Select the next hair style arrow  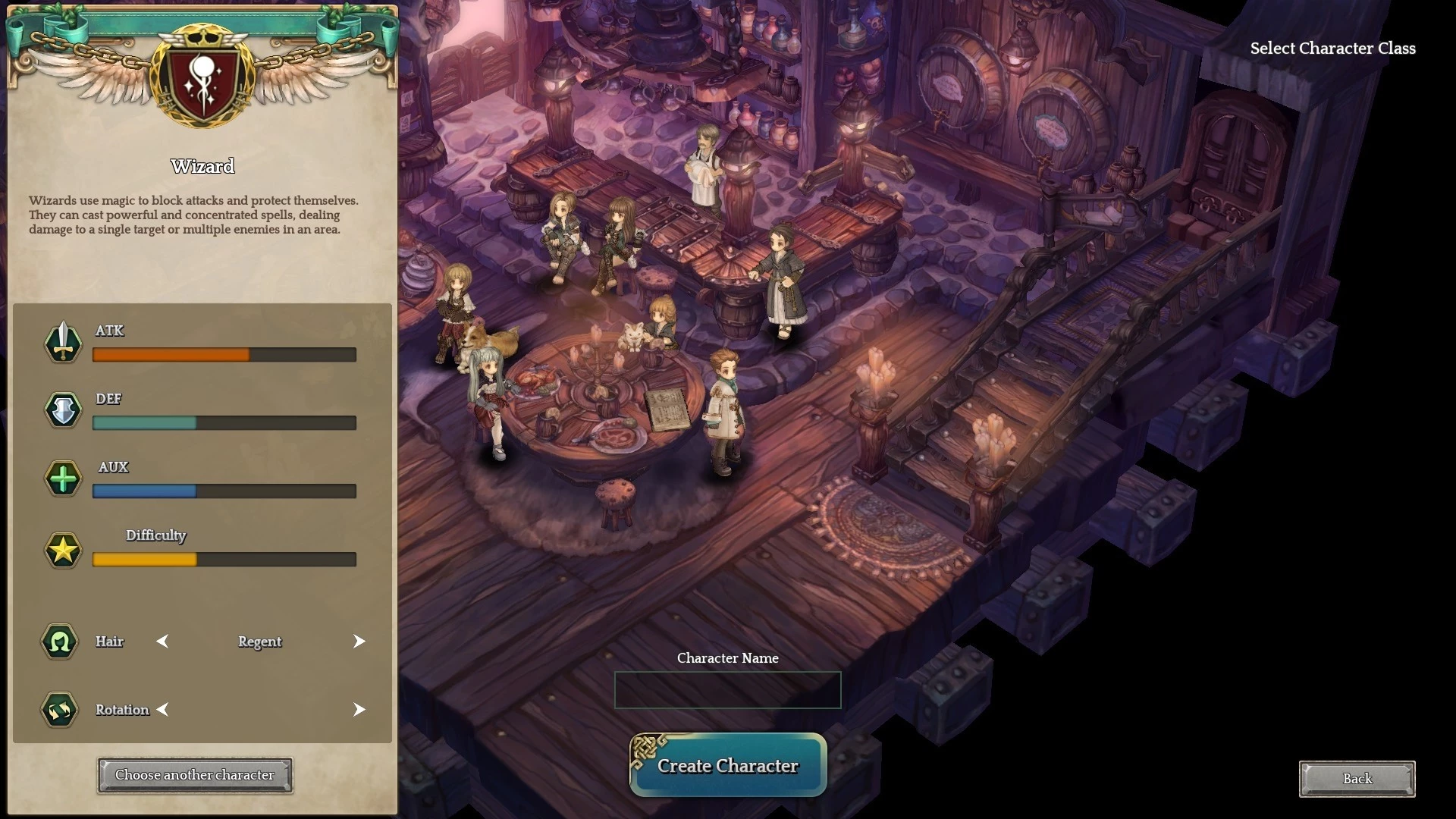[359, 642]
